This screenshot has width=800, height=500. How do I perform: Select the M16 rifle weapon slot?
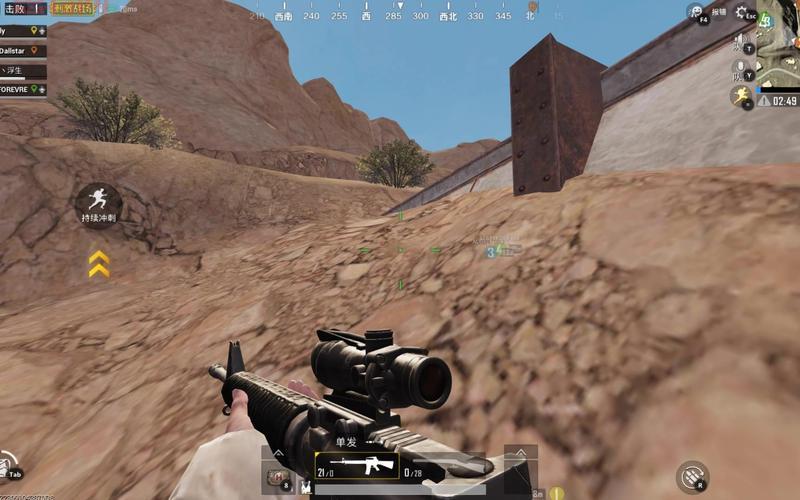(x=357, y=466)
